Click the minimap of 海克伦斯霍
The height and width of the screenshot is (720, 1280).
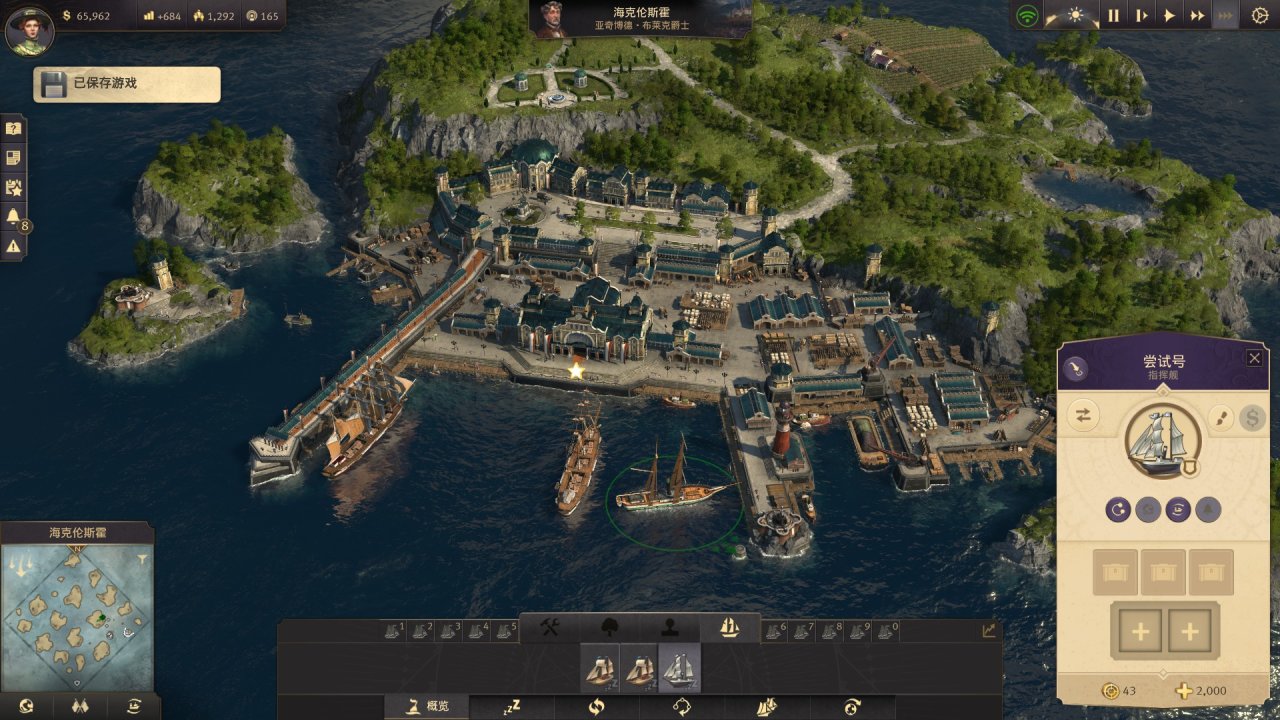[x=78, y=614]
